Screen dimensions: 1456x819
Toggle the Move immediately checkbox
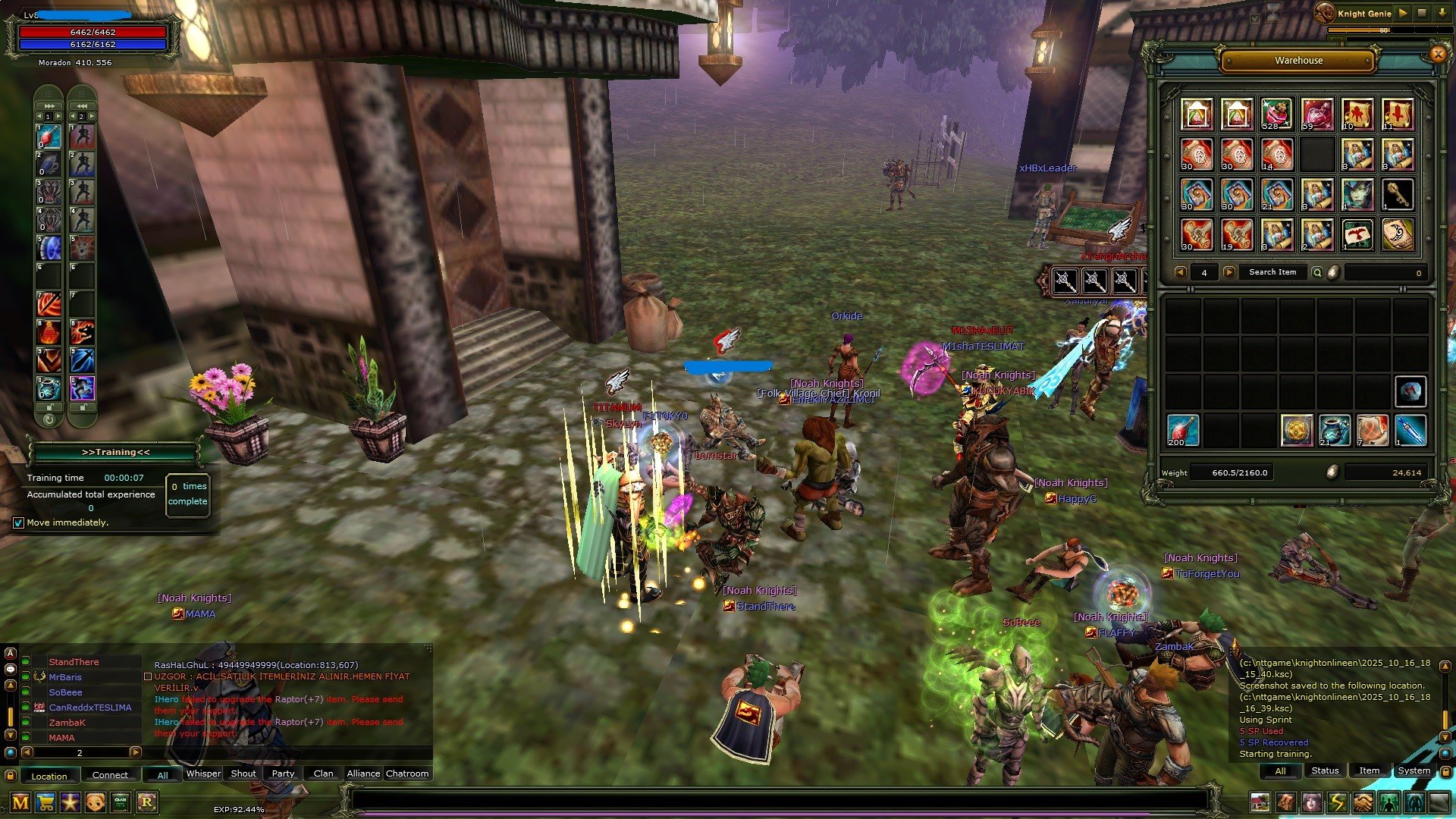(x=19, y=522)
